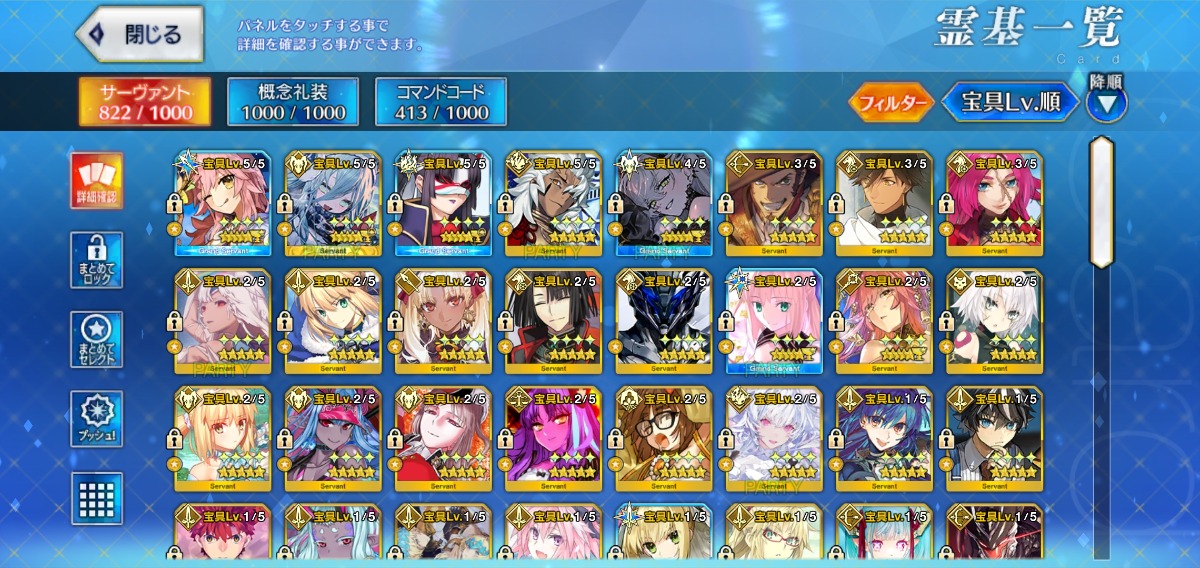This screenshot has height=568, width=1200.
Task: Change the 宝具Lv.順 sort order
Action: pos(1011,102)
